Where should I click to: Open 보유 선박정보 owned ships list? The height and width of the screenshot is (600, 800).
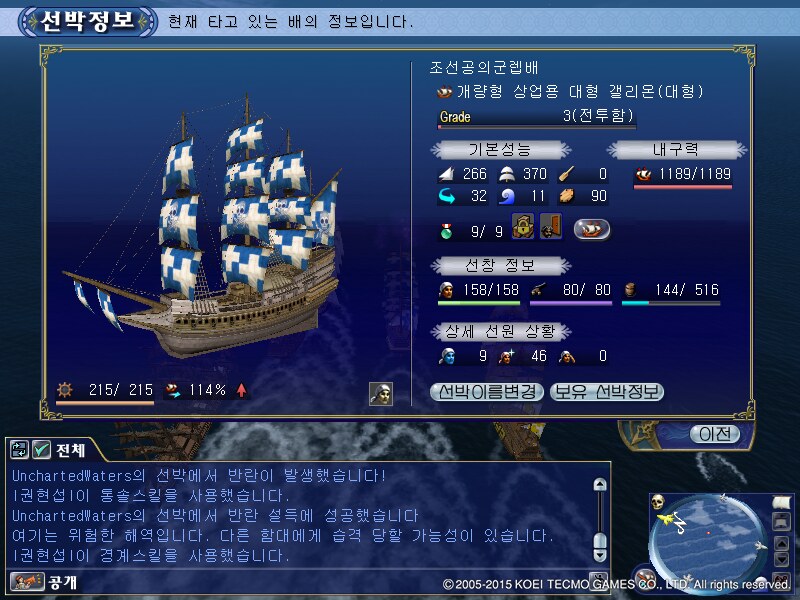coord(607,392)
